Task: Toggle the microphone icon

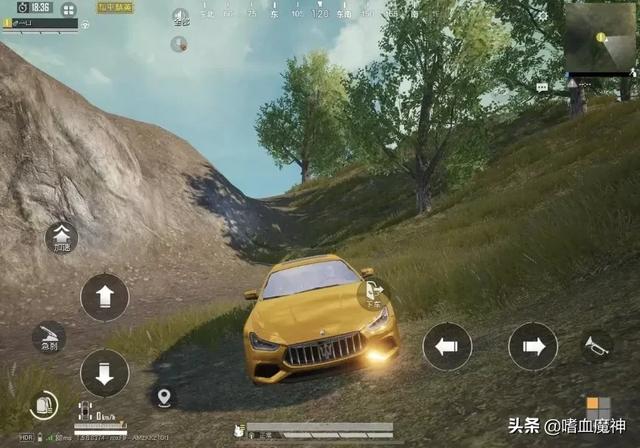Action: point(180,44)
